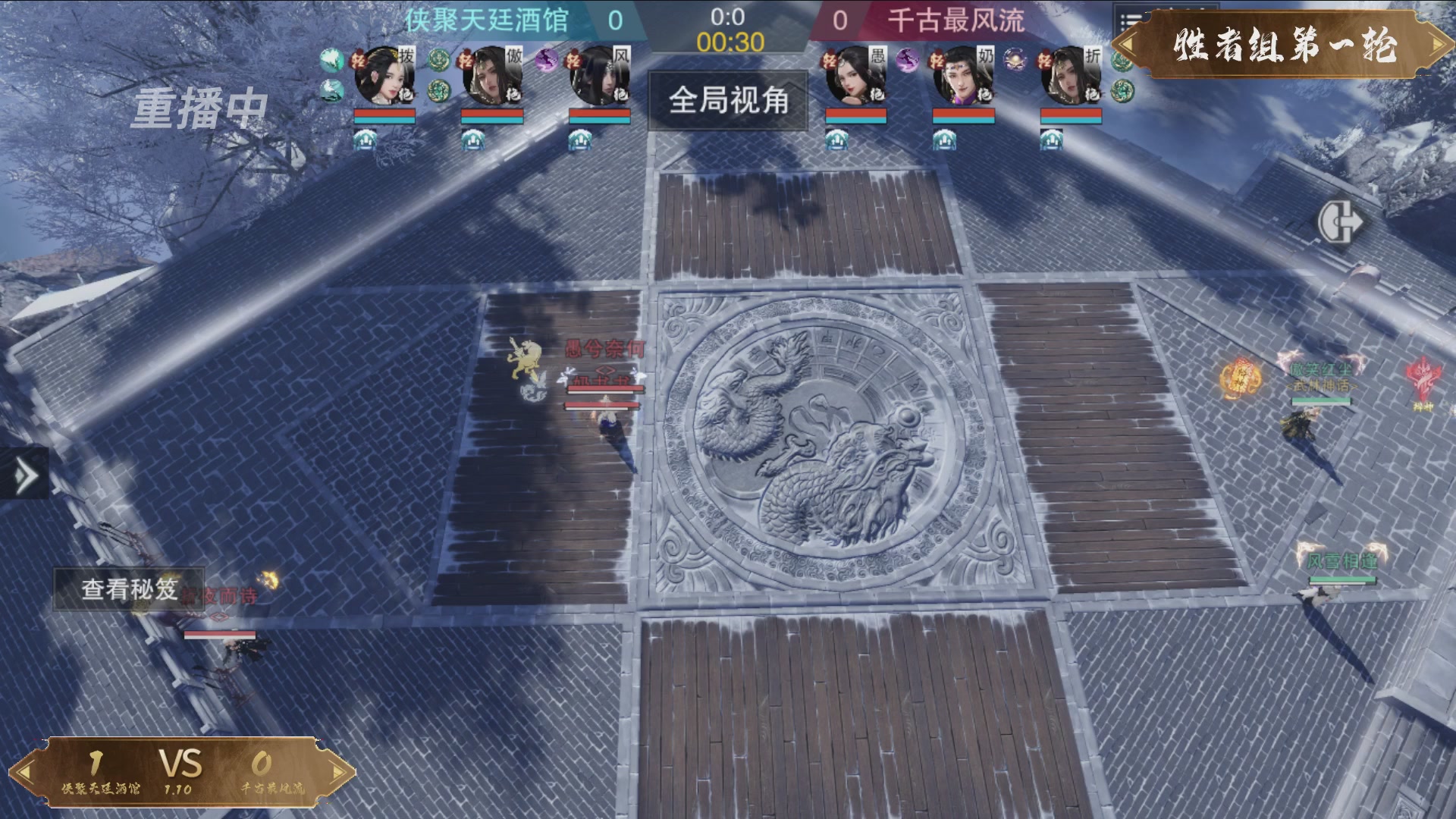1456x819 pixels.
Task: Click the teal skill orb beside player 拨
Action: pos(331,61)
